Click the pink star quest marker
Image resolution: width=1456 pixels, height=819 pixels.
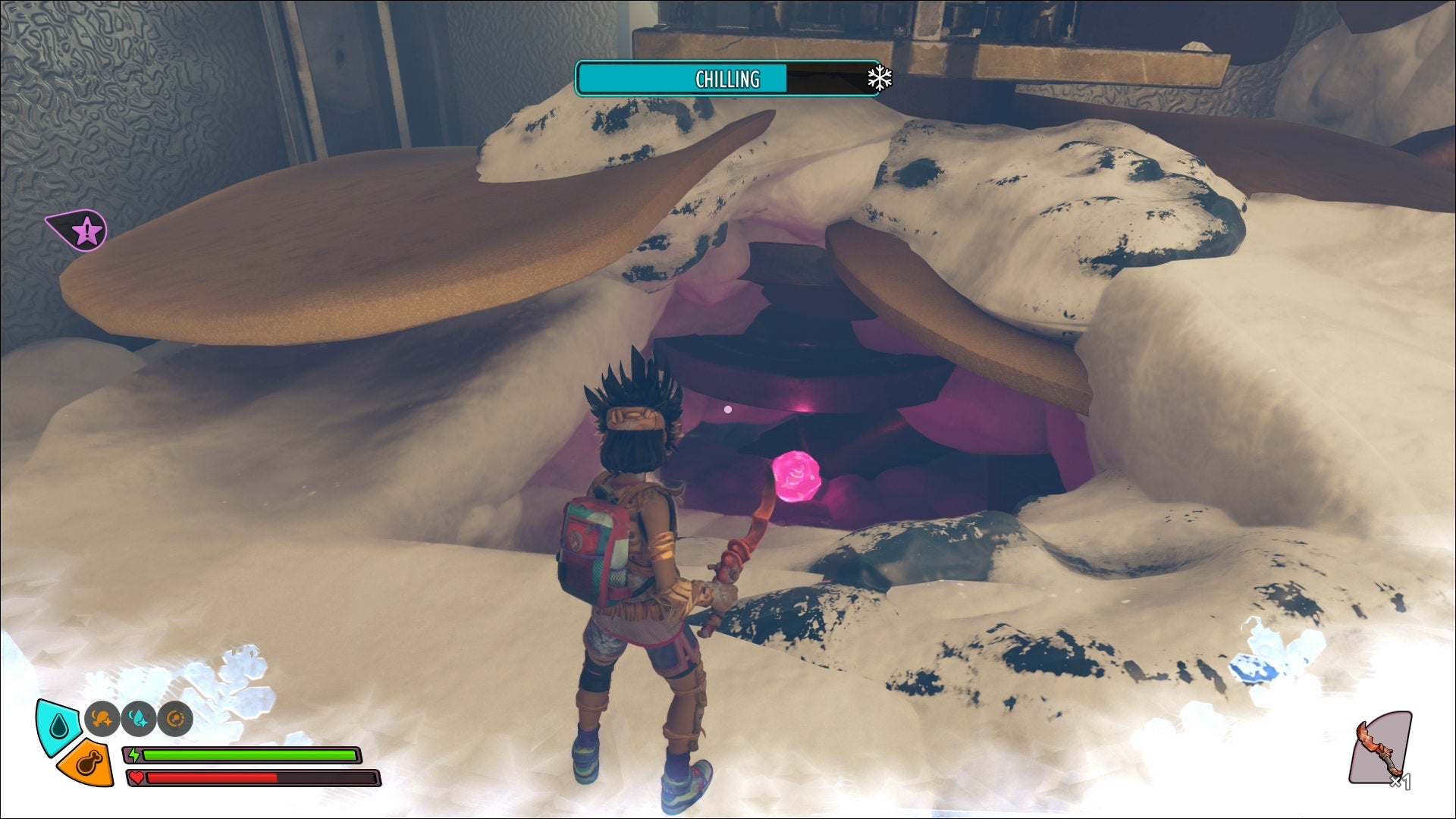(x=87, y=231)
